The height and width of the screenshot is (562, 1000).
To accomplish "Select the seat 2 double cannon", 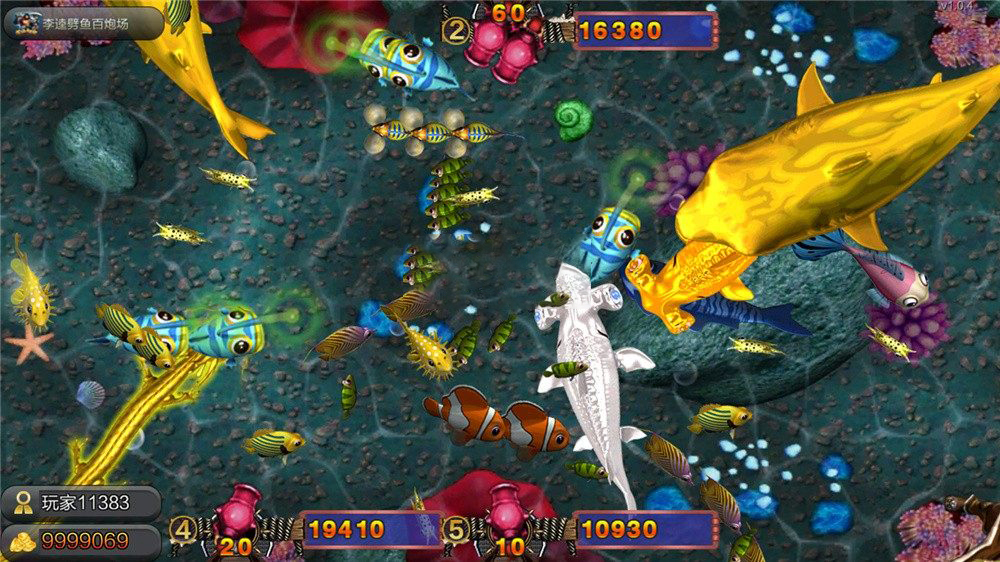I will pyautogui.click(x=507, y=46).
